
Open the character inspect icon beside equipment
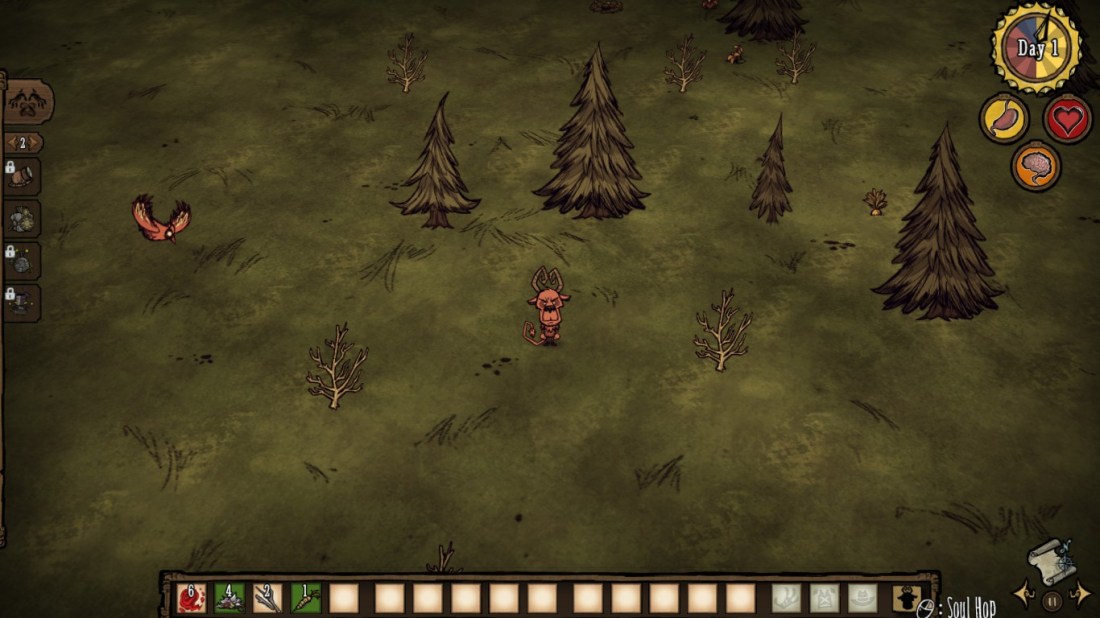pos(905,598)
